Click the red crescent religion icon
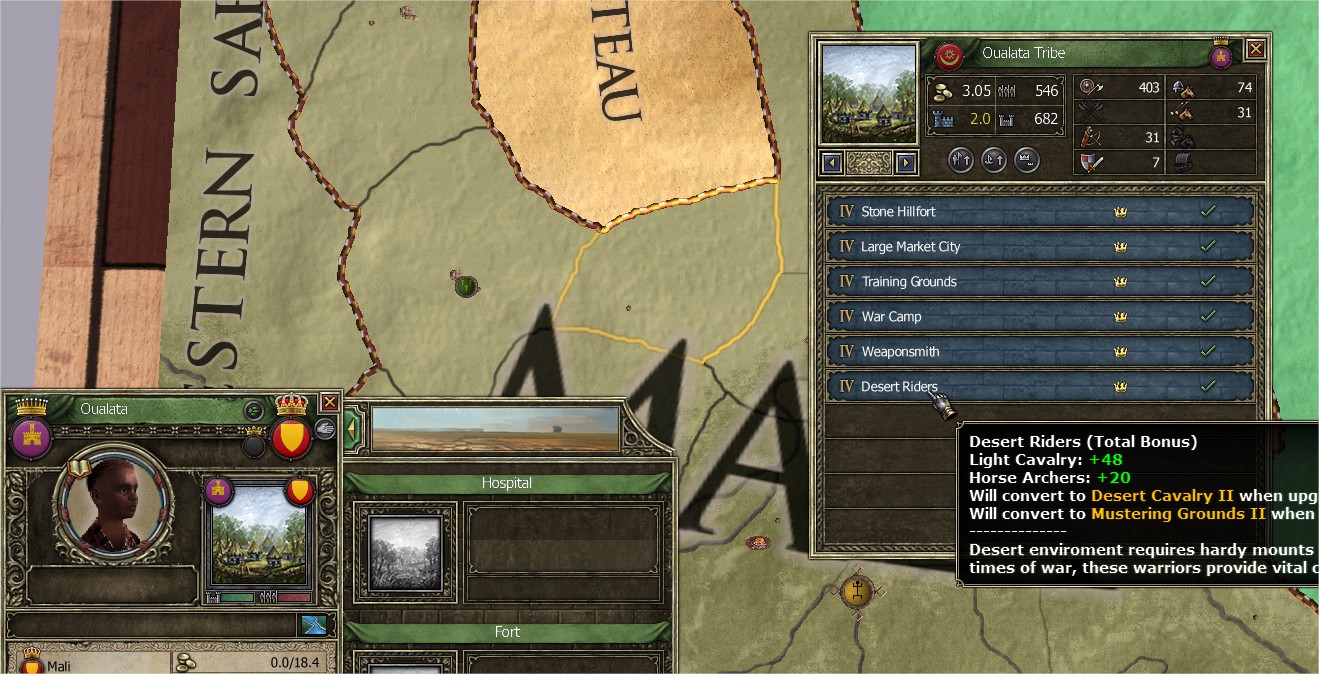 [949, 54]
